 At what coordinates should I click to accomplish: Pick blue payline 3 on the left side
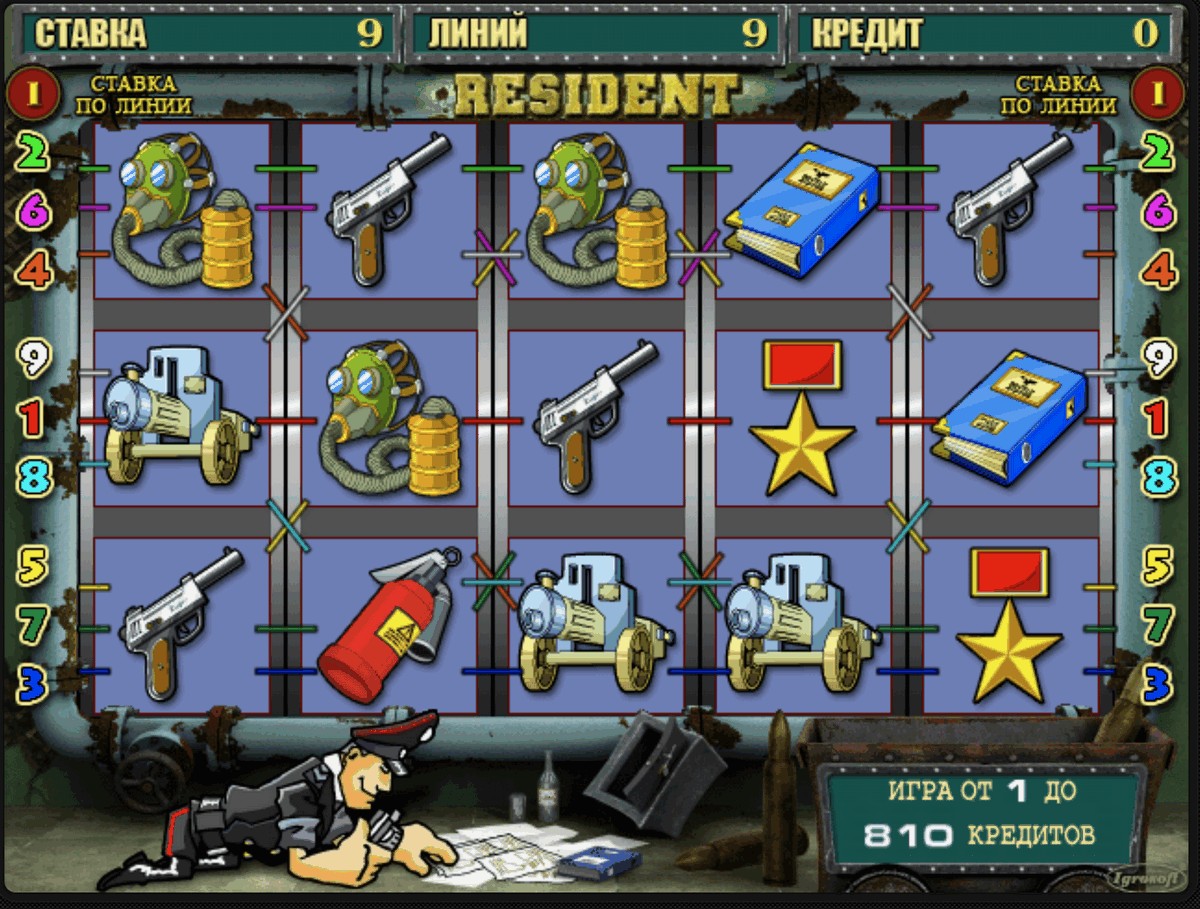pos(35,684)
